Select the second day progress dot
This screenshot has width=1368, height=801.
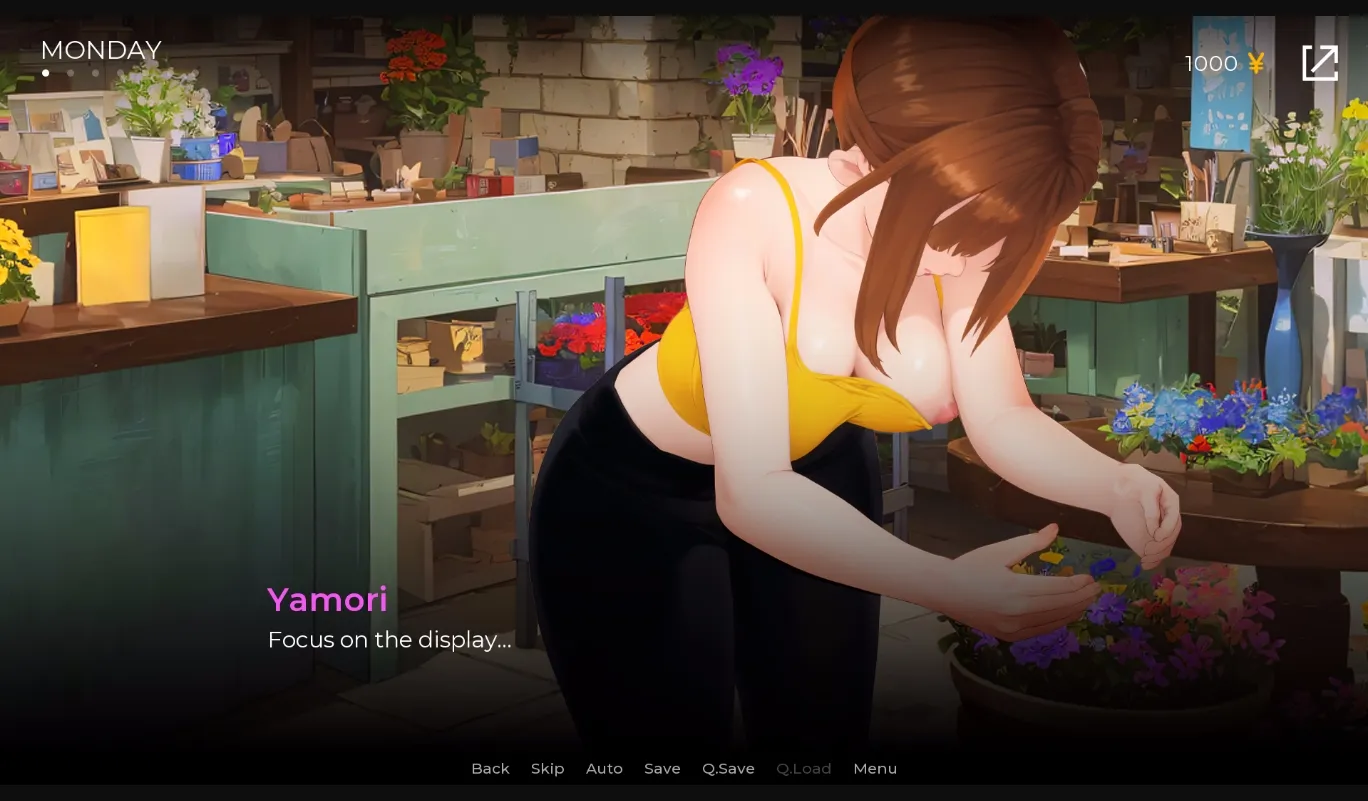coord(71,72)
